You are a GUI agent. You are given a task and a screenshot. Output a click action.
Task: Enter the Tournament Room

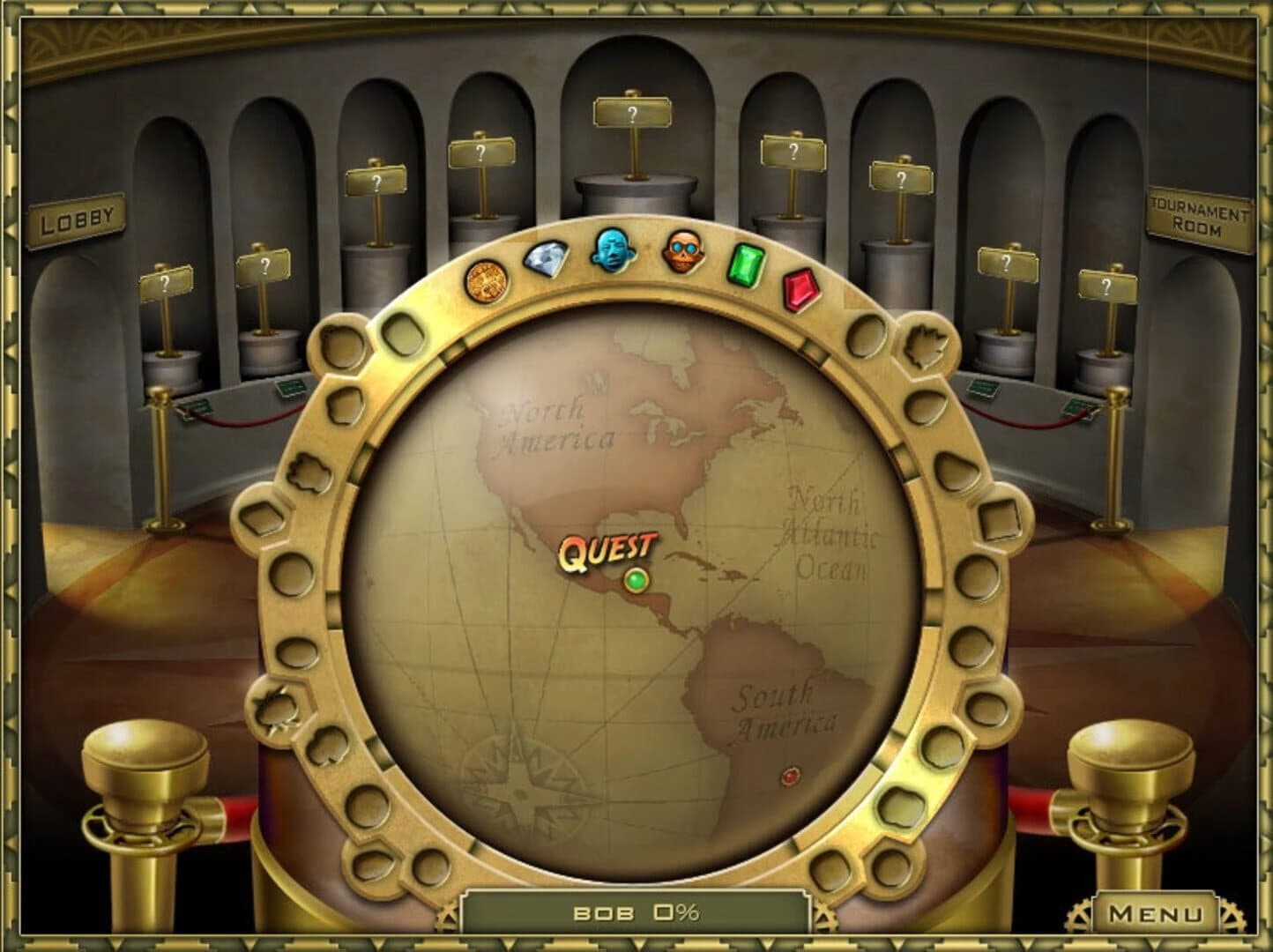point(1199,214)
